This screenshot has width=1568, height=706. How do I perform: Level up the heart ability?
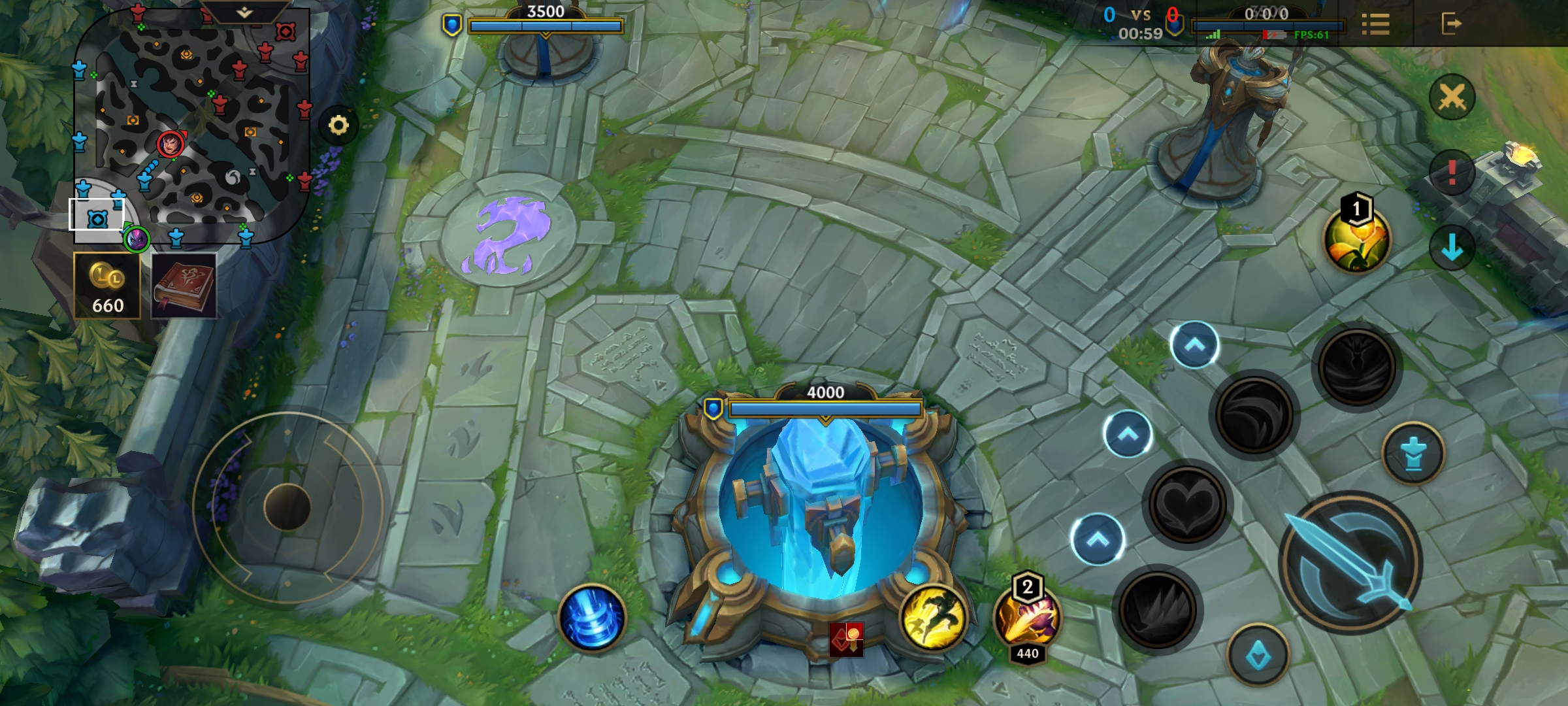(x=1127, y=434)
